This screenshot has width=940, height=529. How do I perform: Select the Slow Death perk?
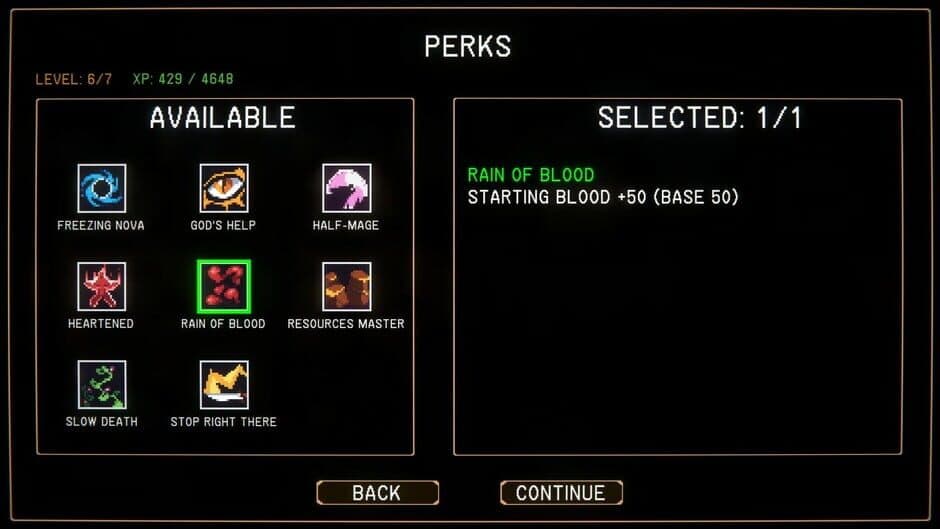pyautogui.click(x=101, y=385)
